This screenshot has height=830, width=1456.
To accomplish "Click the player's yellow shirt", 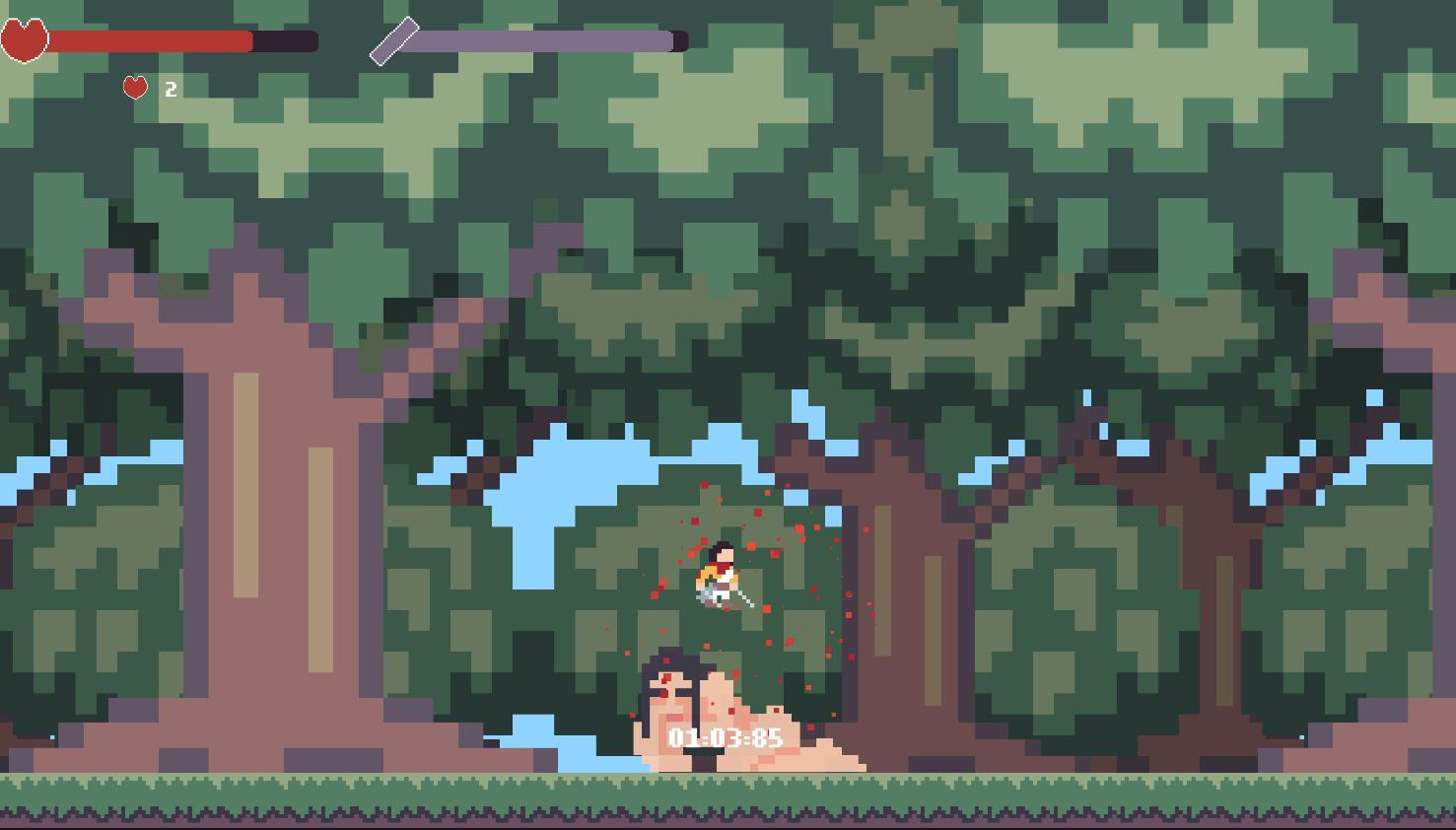I will click(708, 577).
